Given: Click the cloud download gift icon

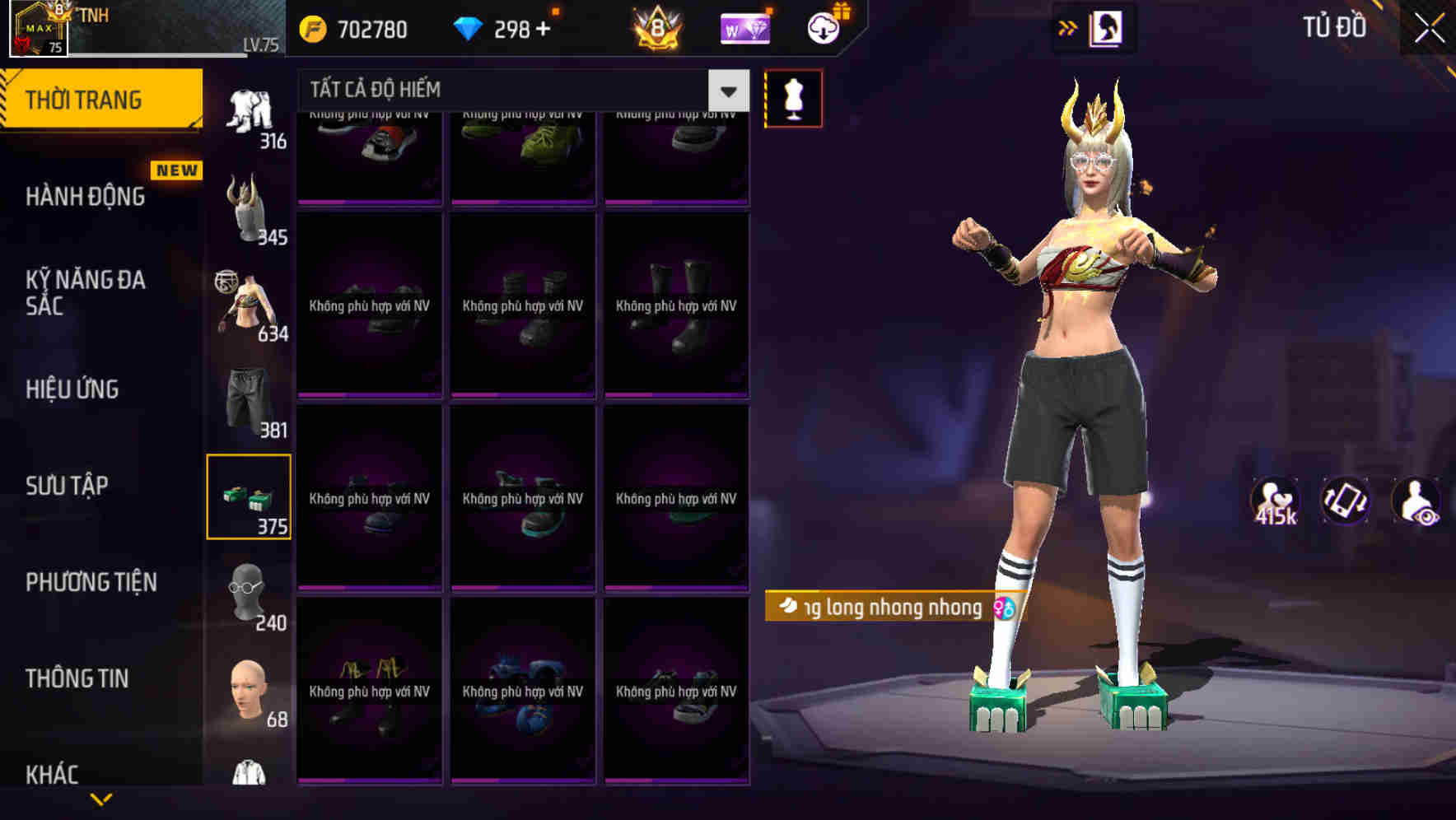Looking at the screenshot, I should click(x=821, y=27).
